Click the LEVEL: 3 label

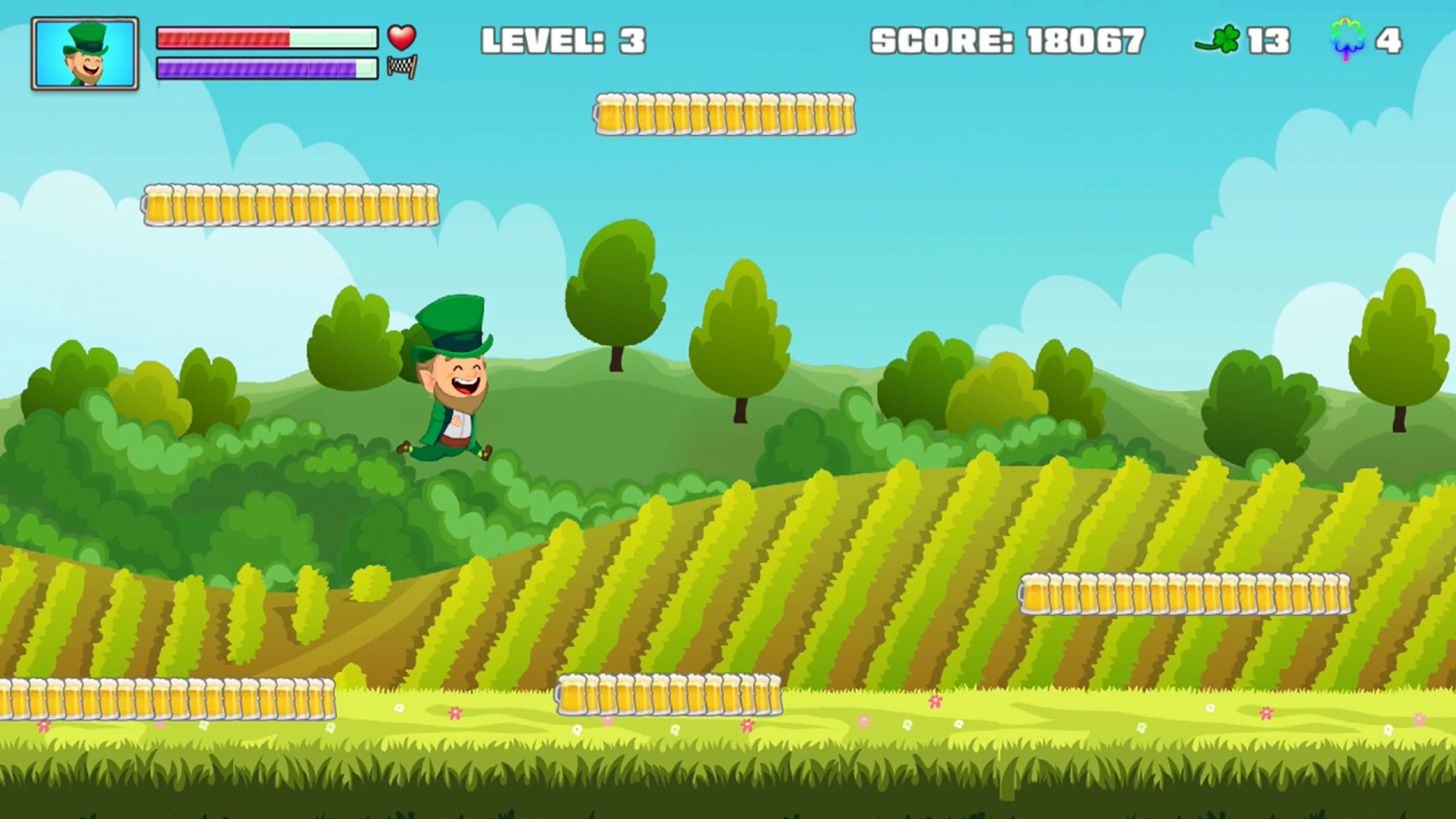(x=562, y=39)
